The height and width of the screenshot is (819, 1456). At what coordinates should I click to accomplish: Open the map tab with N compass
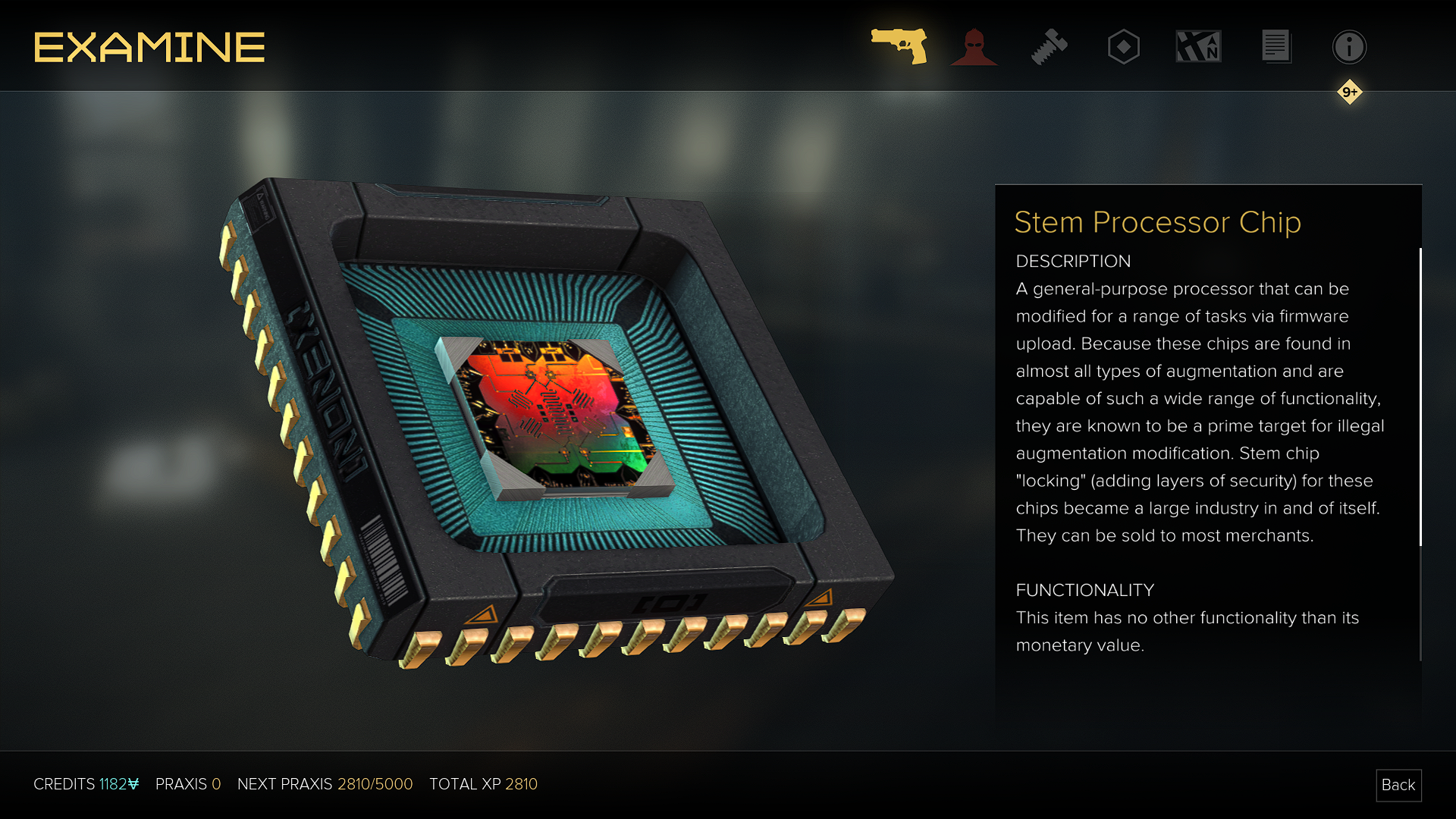pos(1198,47)
